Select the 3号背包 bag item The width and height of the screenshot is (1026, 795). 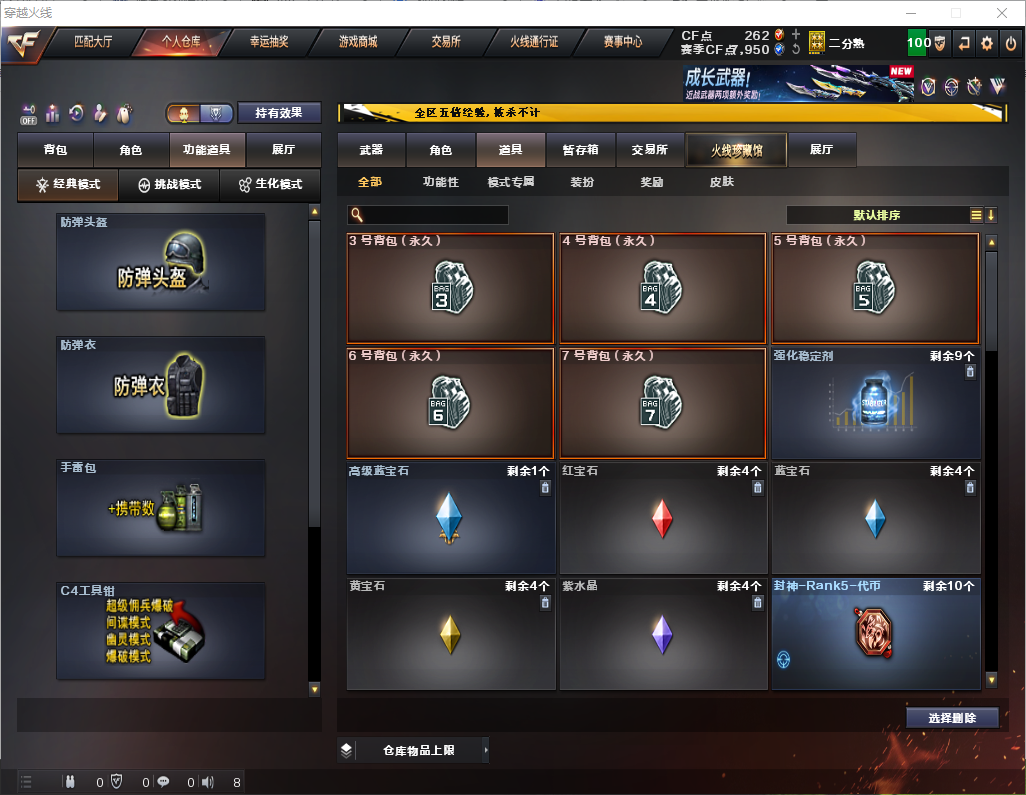450,289
